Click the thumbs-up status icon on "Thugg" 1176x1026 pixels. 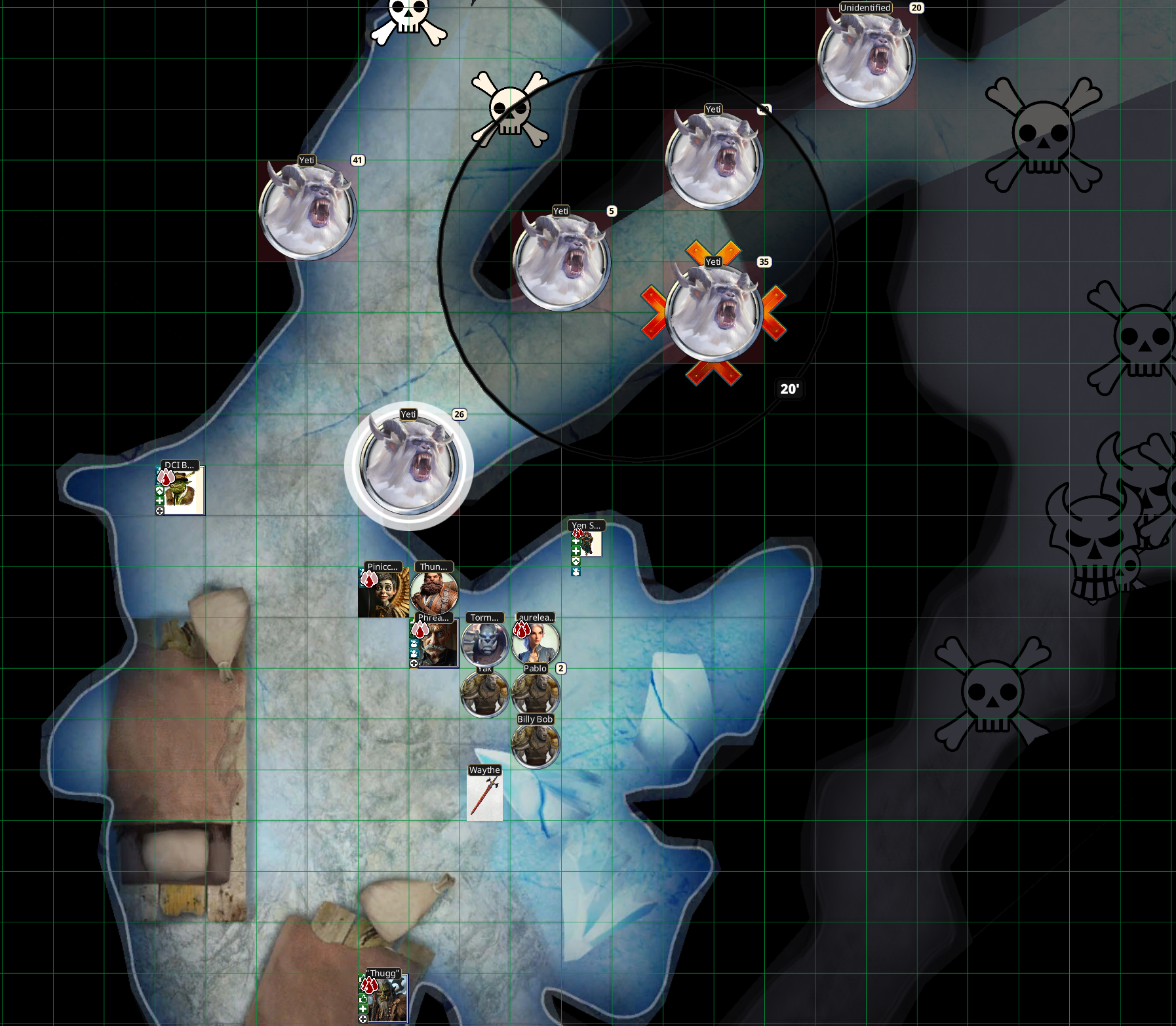[x=364, y=999]
